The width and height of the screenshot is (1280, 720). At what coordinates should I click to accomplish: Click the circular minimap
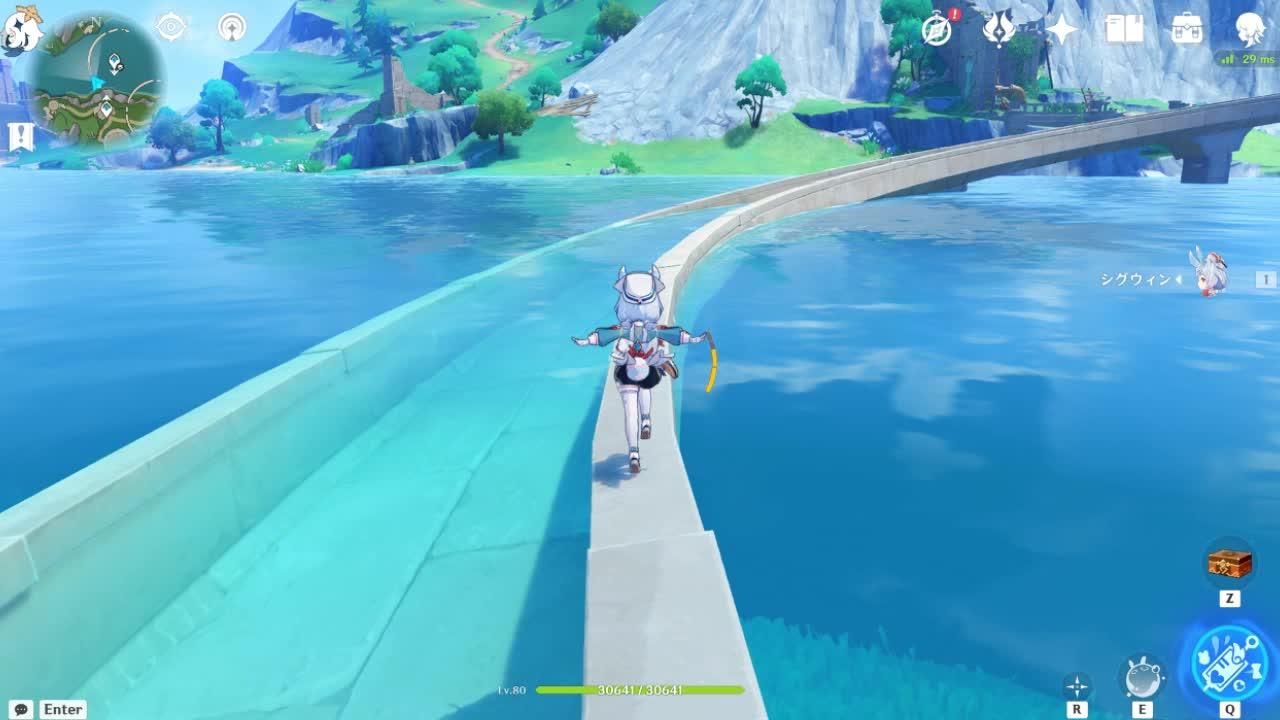[x=95, y=80]
